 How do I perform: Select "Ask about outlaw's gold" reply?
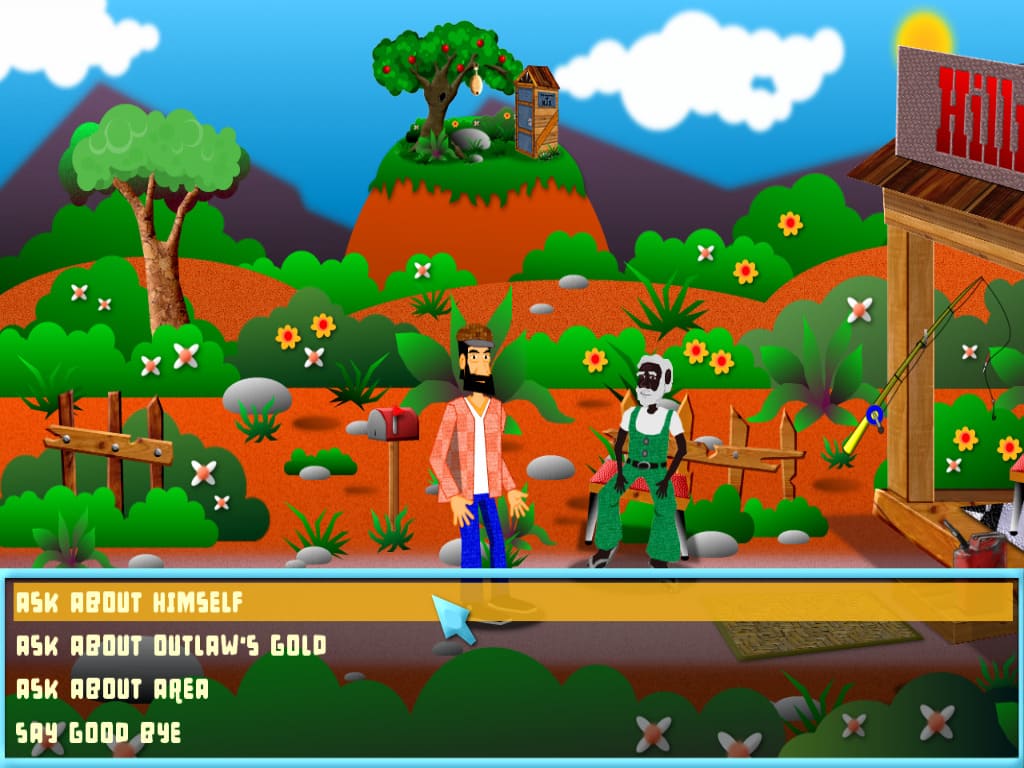(x=171, y=646)
